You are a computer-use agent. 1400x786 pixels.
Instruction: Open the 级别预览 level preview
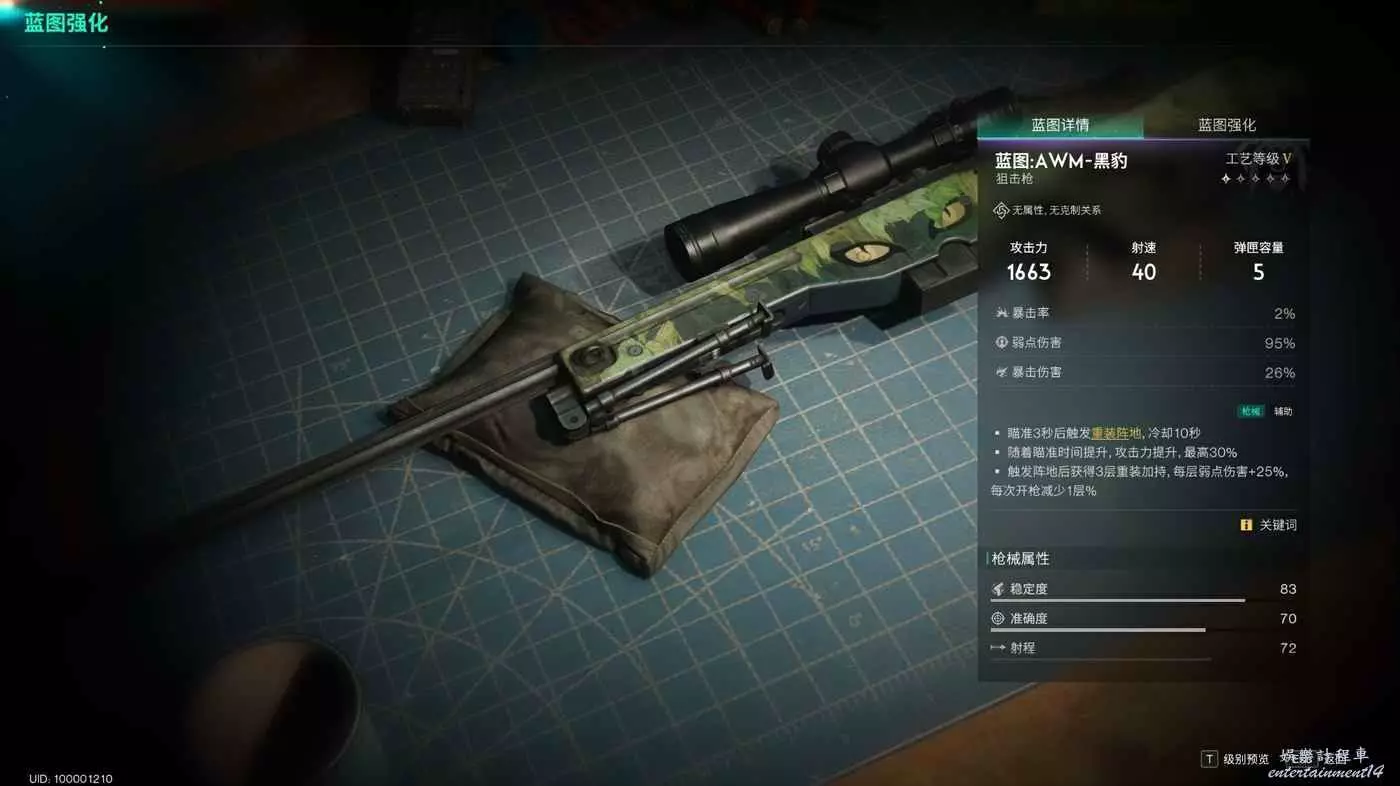click(x=1235, y=759)
